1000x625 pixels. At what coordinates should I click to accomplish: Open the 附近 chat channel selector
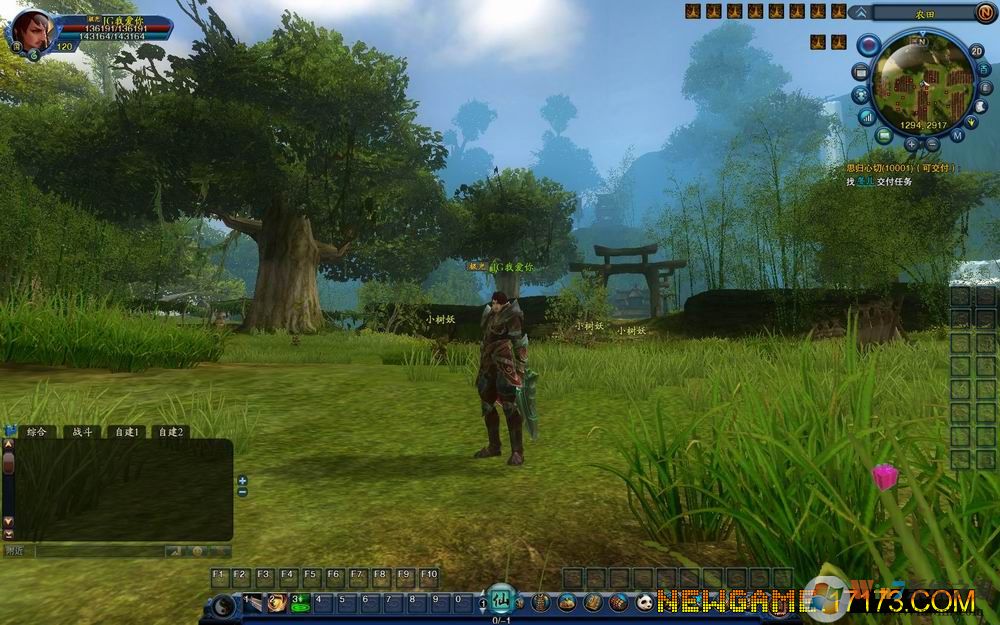tap(15, 551)
